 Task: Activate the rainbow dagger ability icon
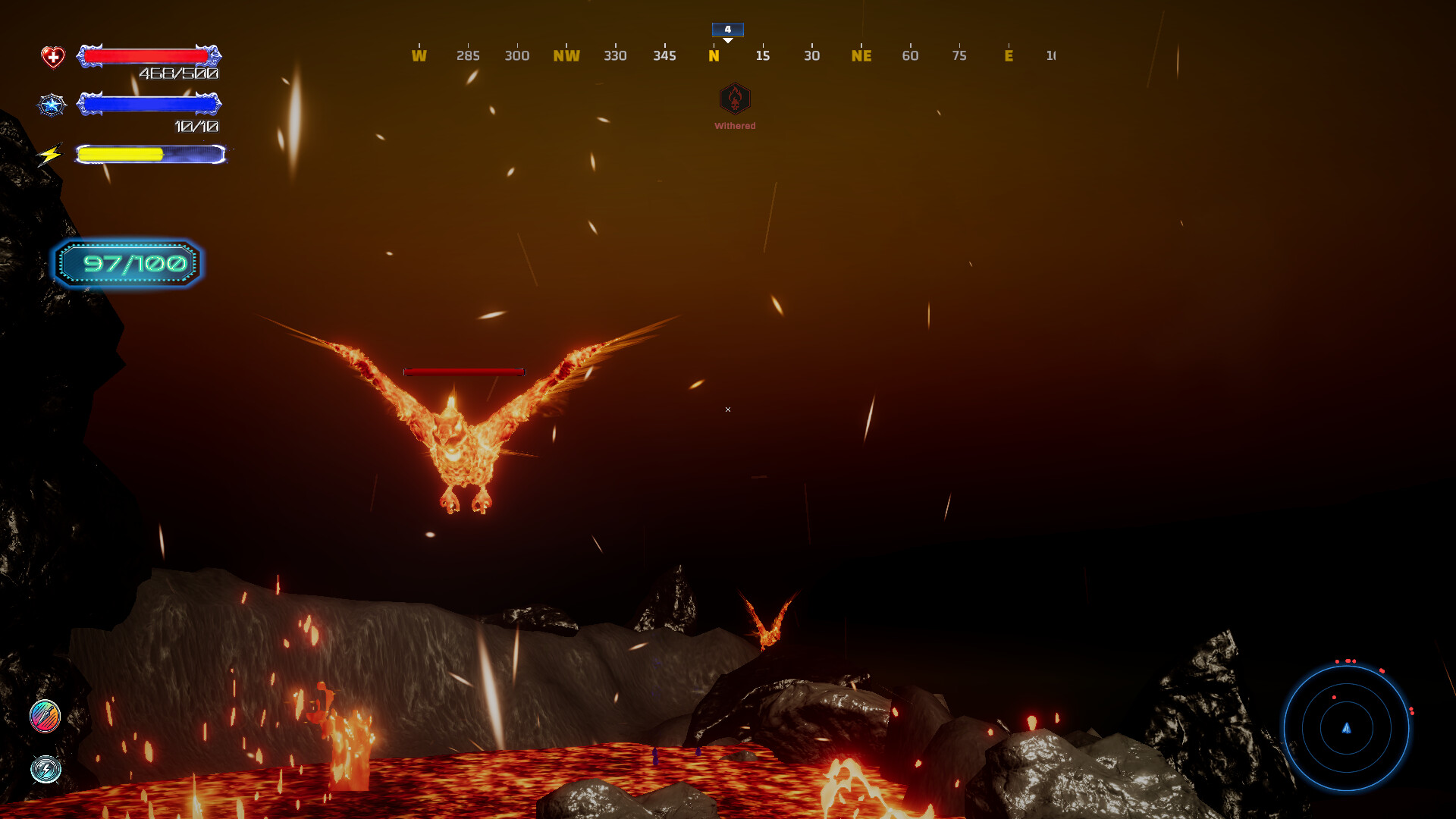tap(45, 716)
